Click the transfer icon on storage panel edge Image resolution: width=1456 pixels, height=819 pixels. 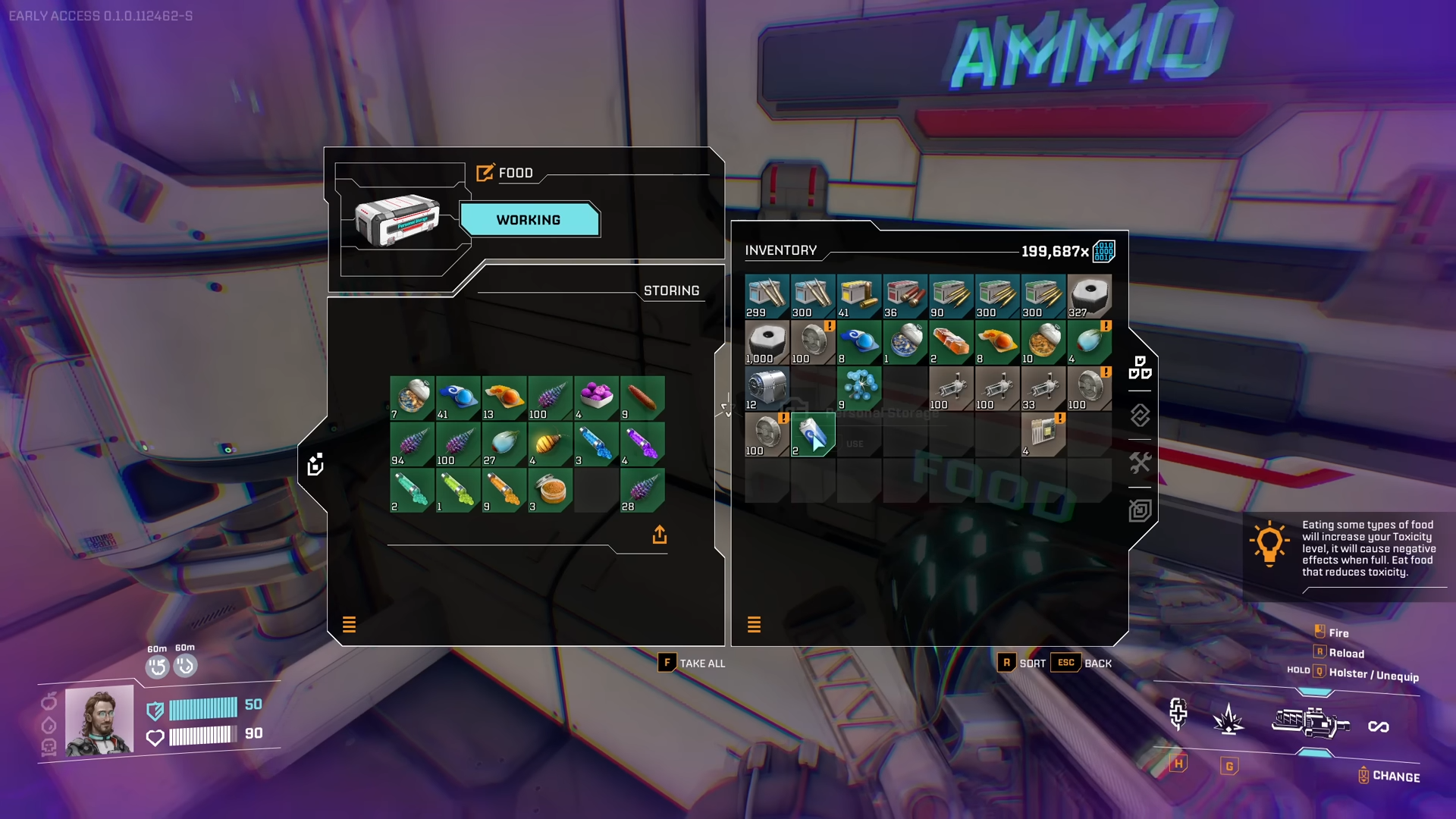coord(315,464)
